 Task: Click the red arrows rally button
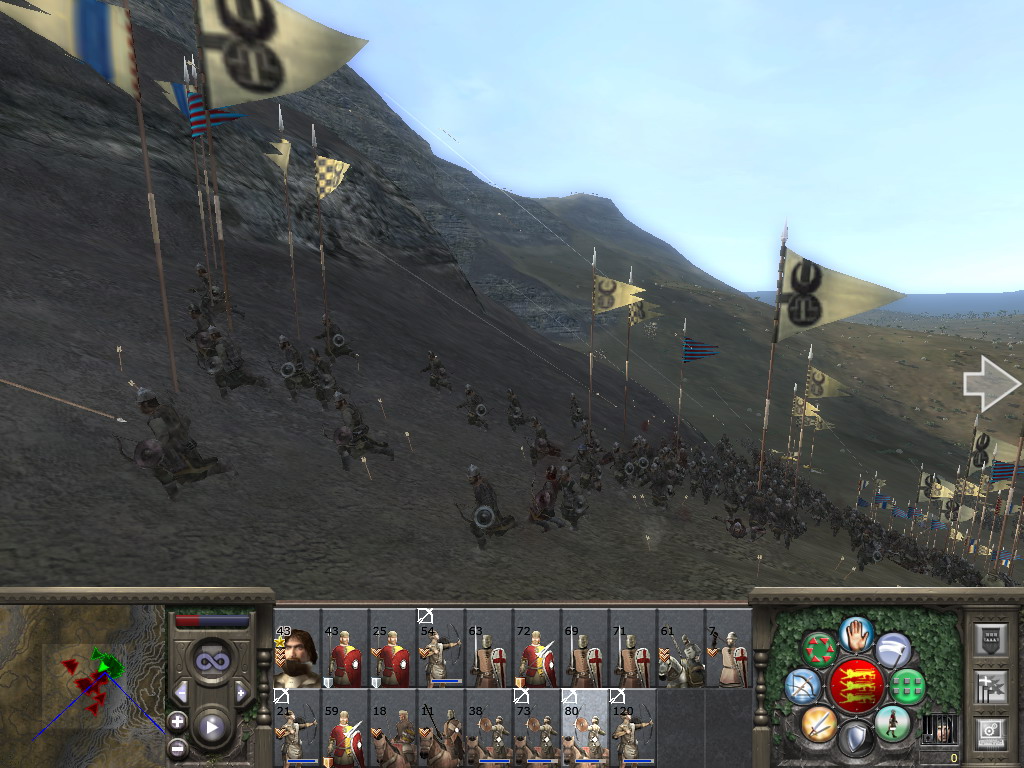821,649
